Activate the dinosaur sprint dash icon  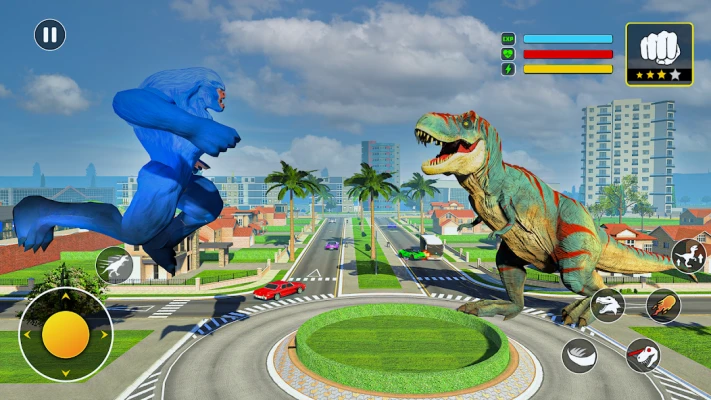pos(114,264)
